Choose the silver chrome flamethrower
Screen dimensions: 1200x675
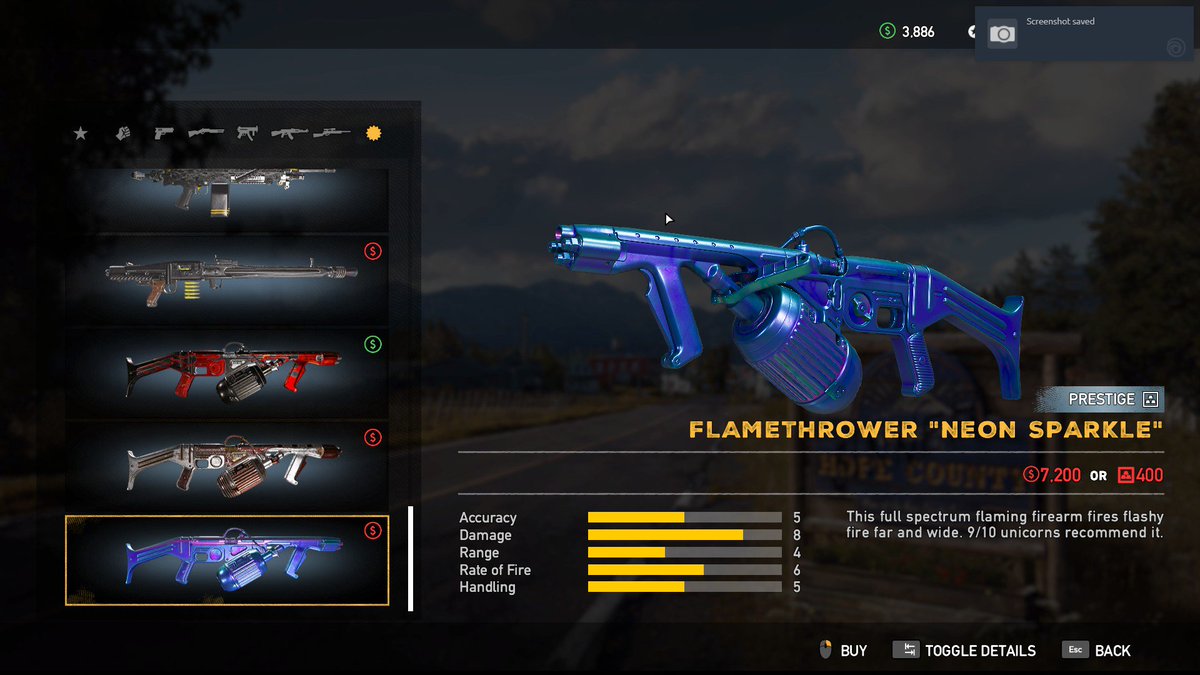pyautogui.click(x=227, y=465)
